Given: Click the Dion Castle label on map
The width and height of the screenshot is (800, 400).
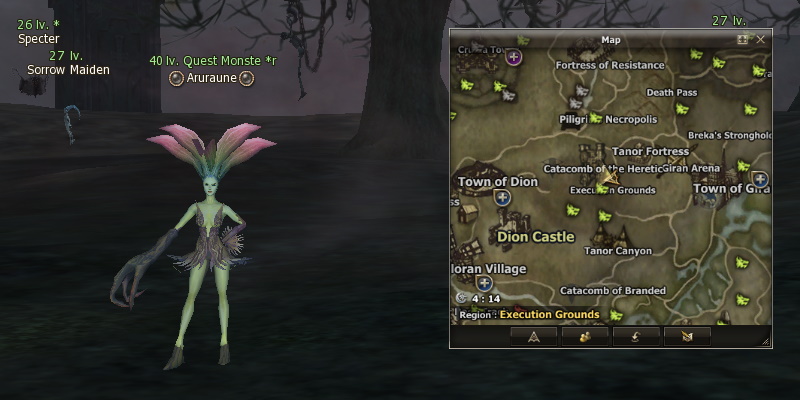Looking at the screenshot, I should (x=536, y=237).
